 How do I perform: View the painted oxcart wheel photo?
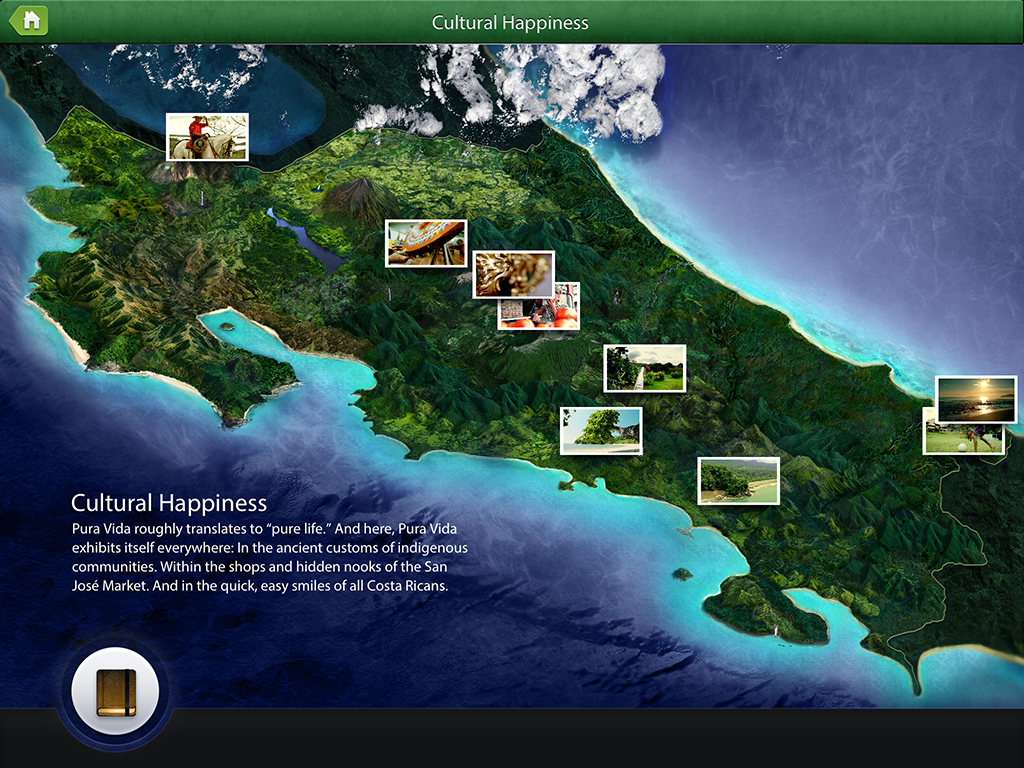pyautogui.click(x=426, y=243)
